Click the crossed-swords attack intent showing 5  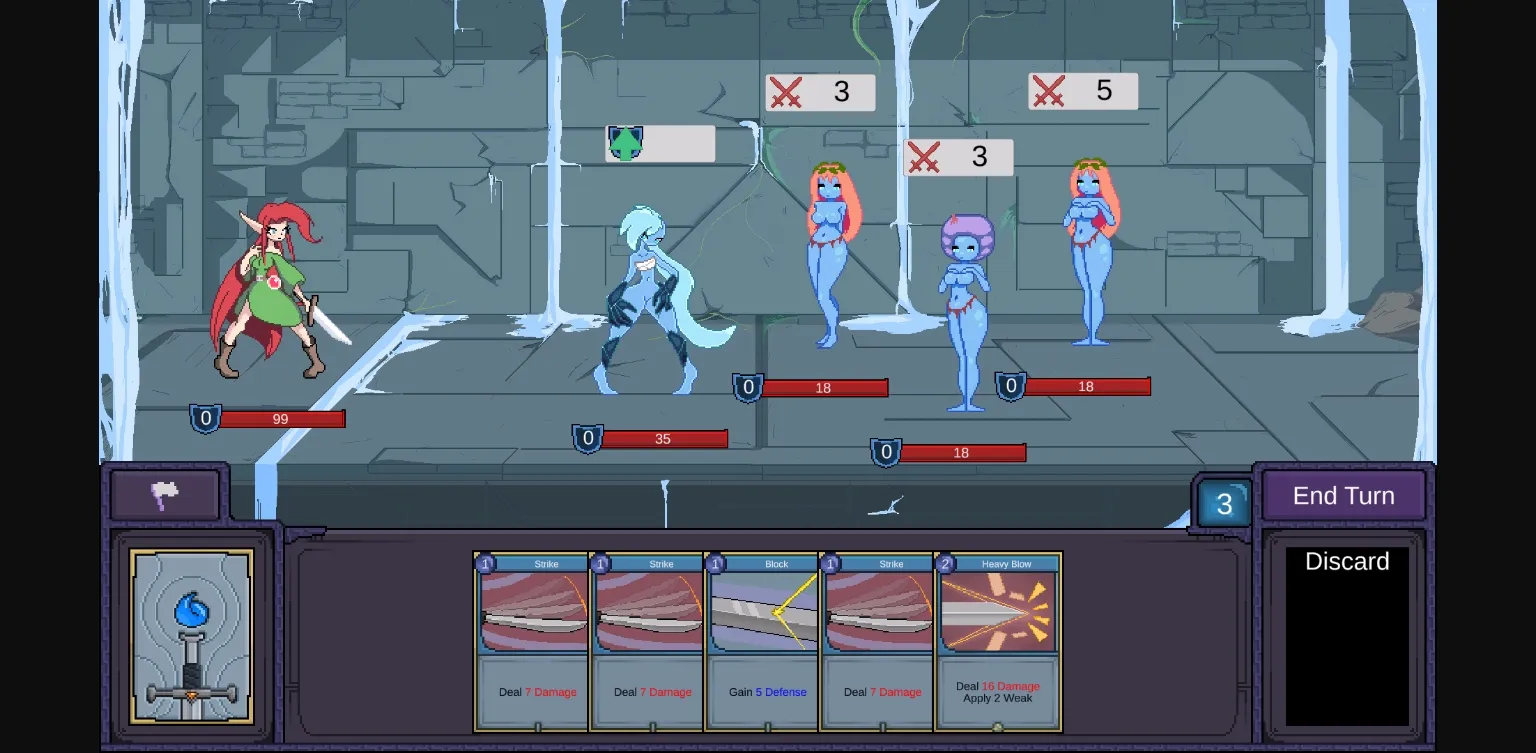1083,91
